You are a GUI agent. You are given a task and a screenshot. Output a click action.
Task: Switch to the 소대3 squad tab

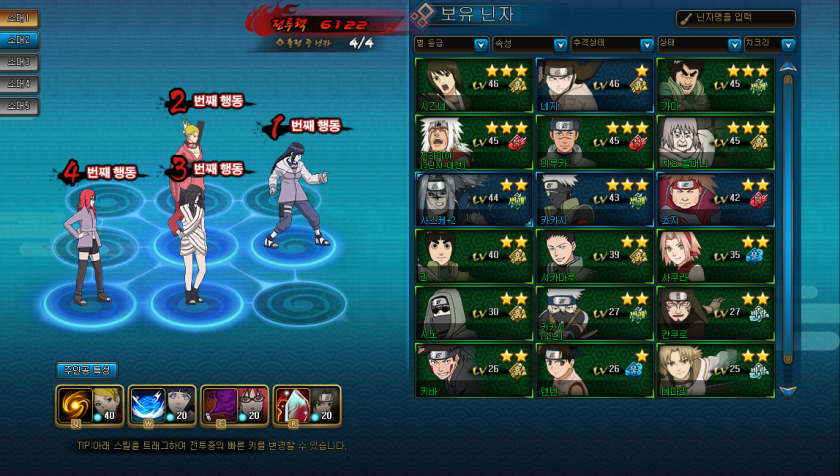point(19,62)
